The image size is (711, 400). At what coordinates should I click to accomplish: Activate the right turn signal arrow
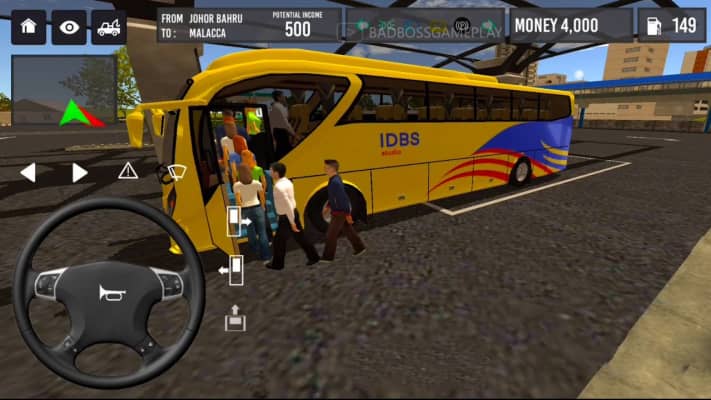tap(79, 172)
